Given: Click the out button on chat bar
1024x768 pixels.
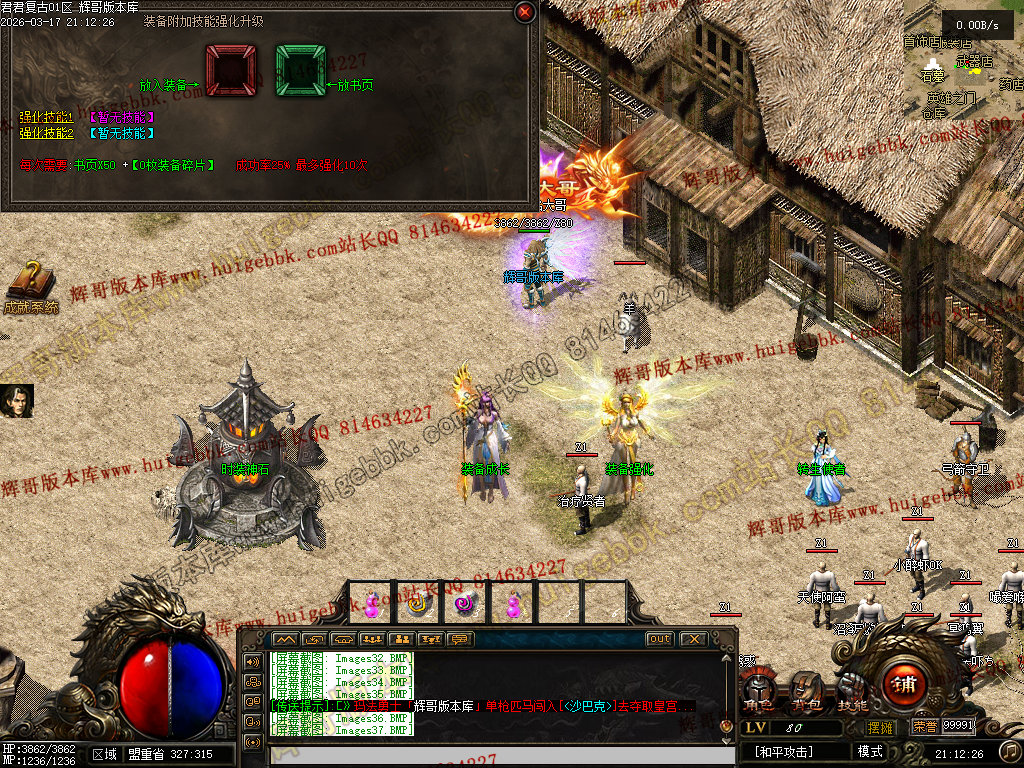Looking at the screenshot, I should click(x=659, y=639).
